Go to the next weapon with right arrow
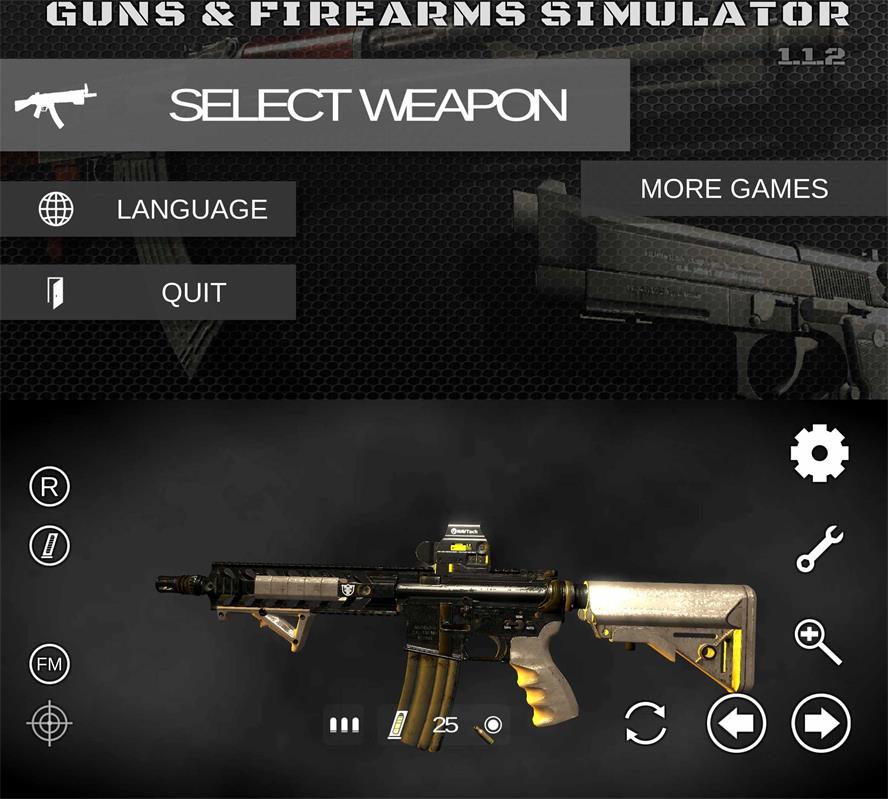Viewport: 888px width, 799px height. (821, 723)
